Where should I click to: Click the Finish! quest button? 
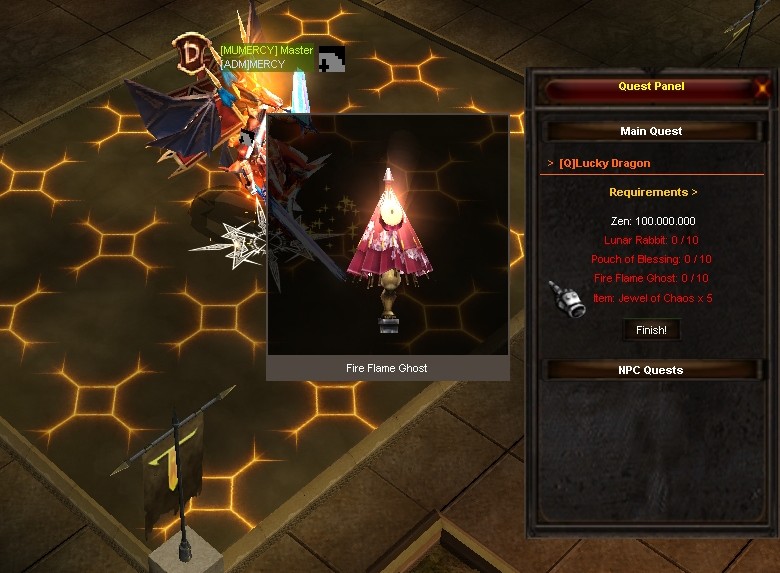coord(651,329)
